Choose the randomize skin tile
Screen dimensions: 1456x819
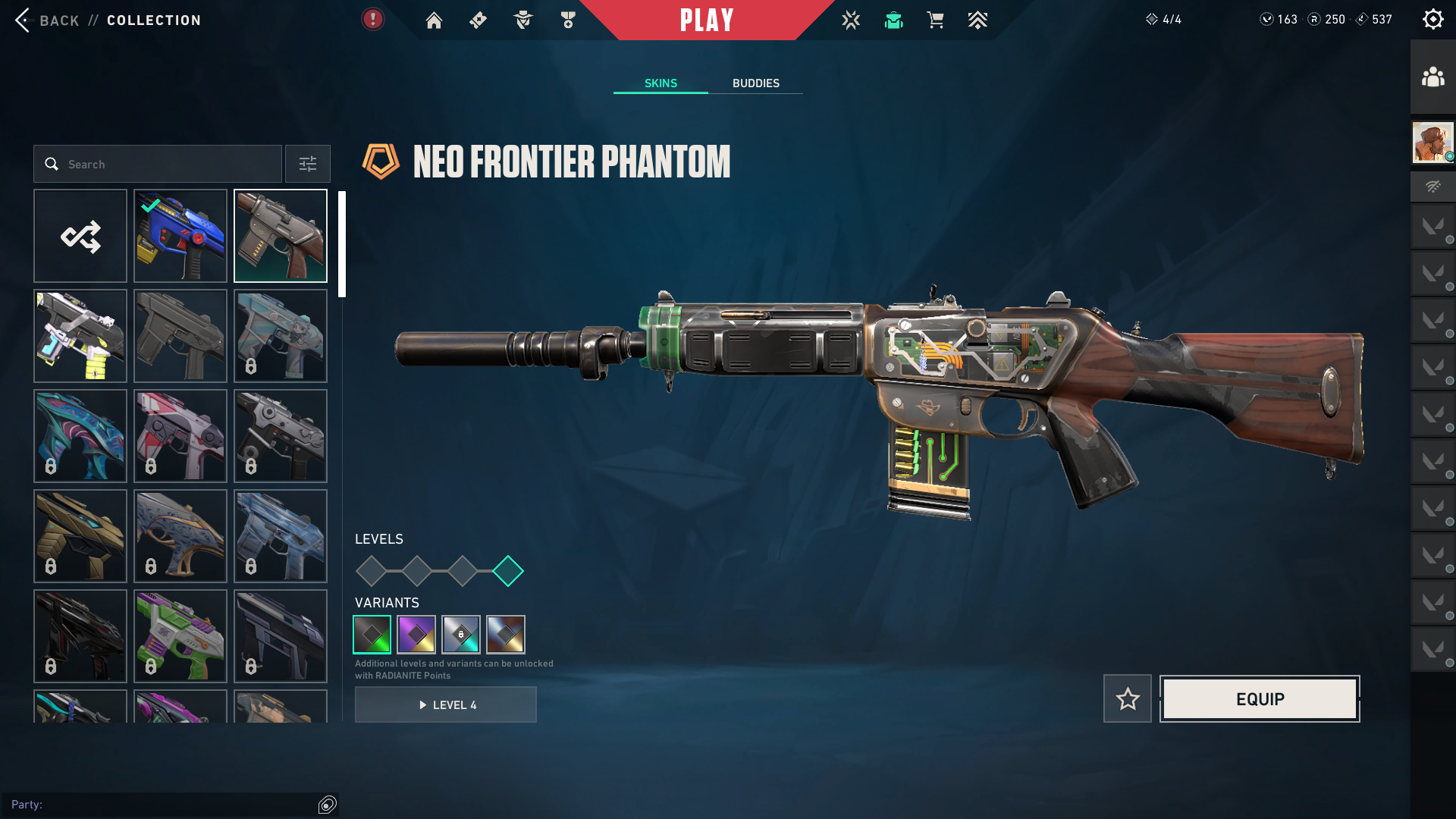click(x=80, y=236)
